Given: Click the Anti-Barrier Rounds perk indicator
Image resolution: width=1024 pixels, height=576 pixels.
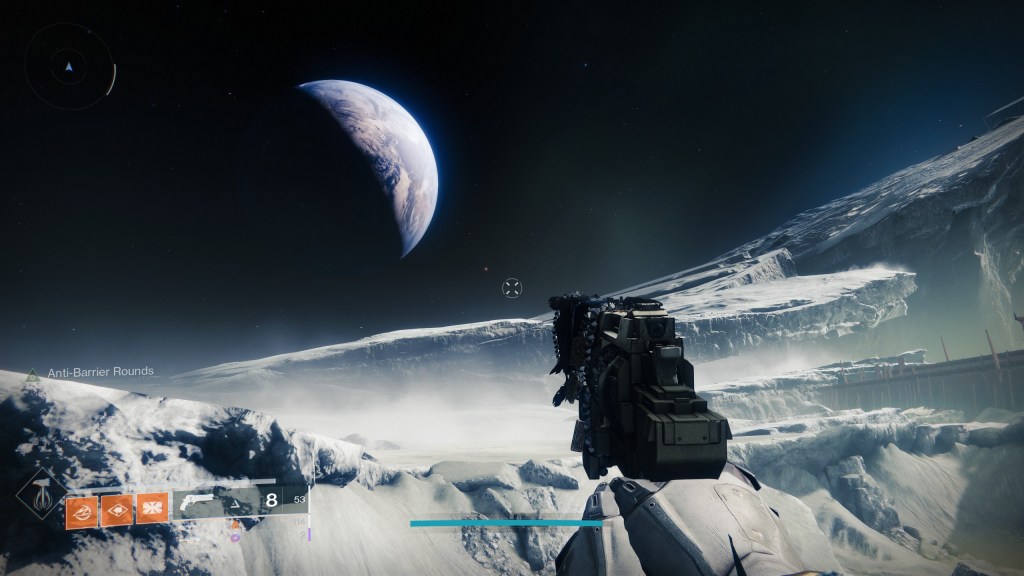Looking at the screenshot, I should pyautogui.click(x=99, y=371).
